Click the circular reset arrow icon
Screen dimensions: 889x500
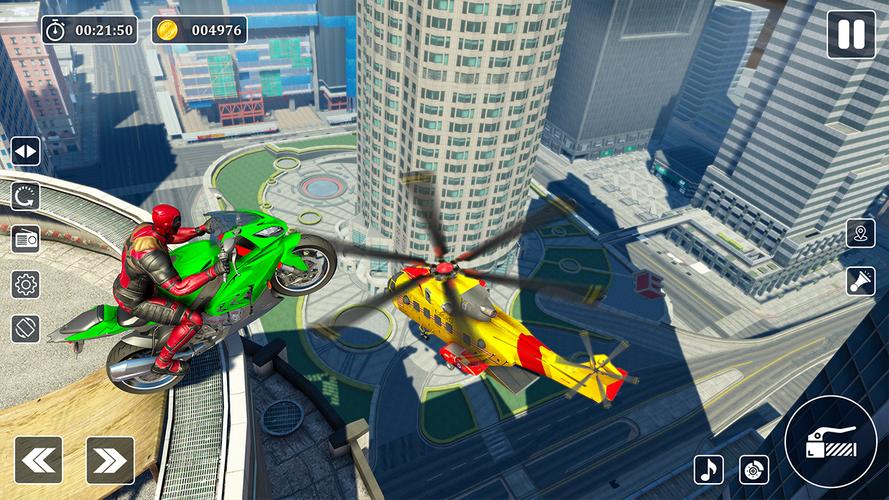coord(26,196)
